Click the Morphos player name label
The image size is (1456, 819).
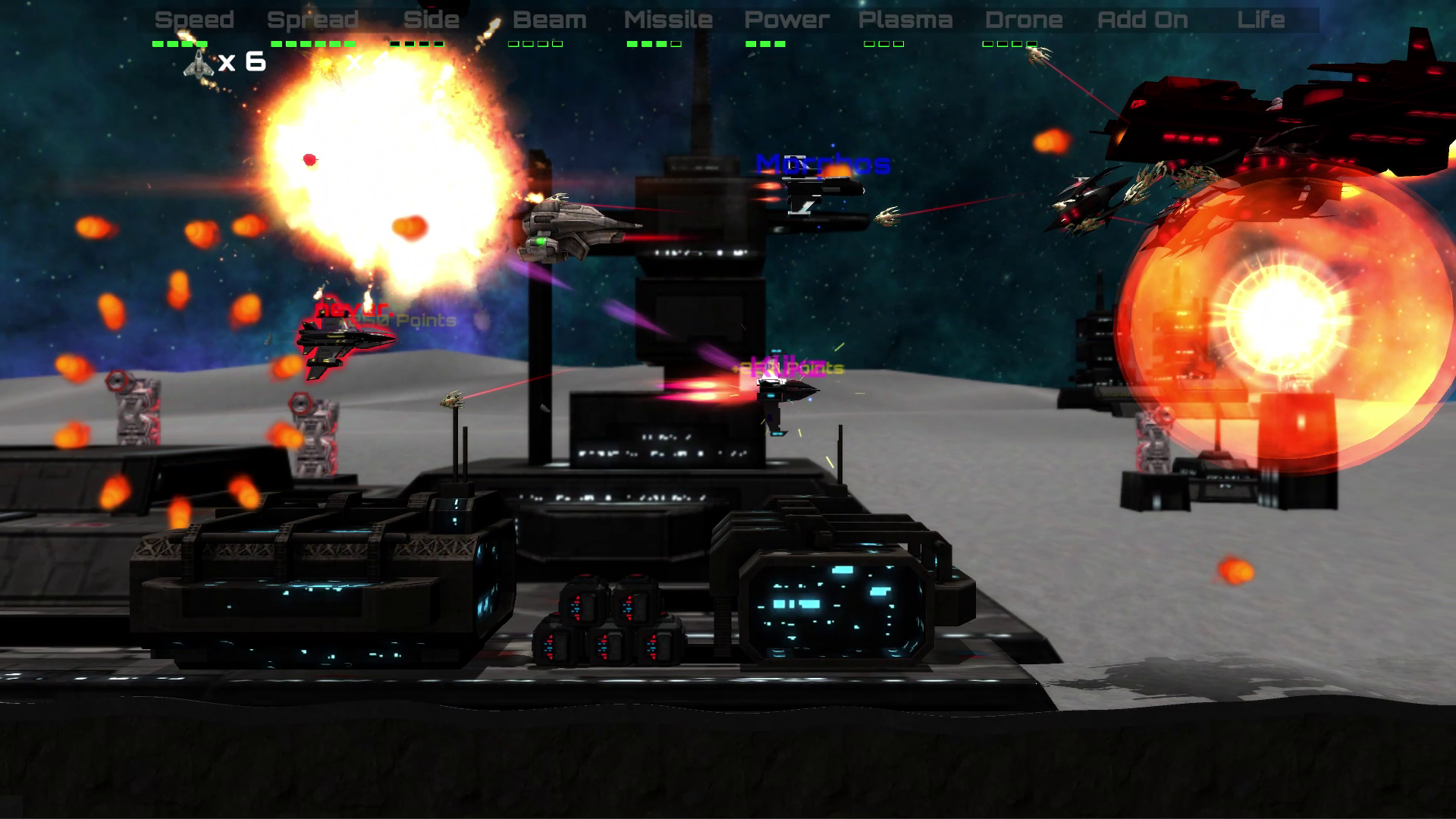[x=824, y=162]
